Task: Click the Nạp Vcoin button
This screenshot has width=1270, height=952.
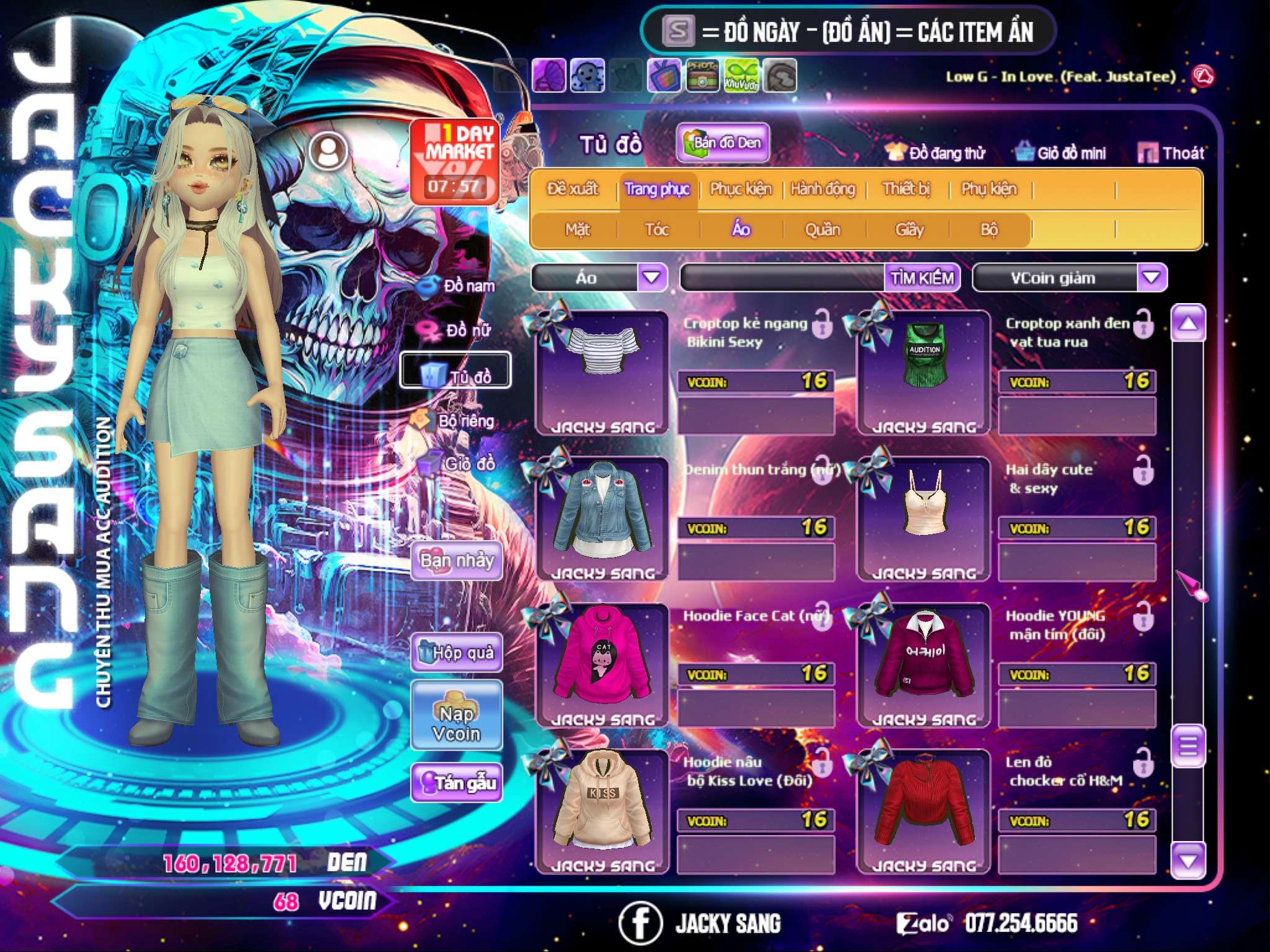Action: tap(456, 723)
